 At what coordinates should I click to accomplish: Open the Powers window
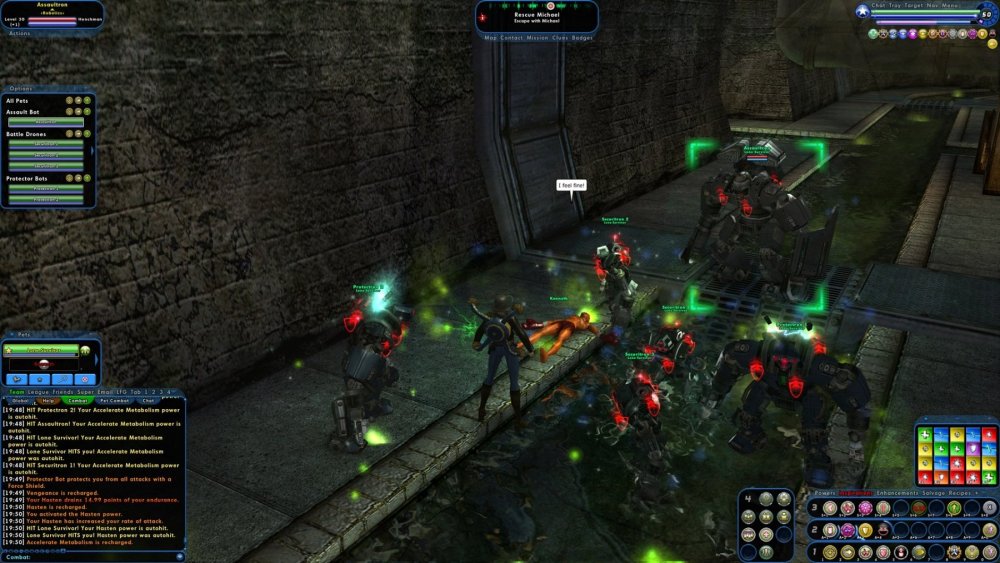tap(825, 494)
